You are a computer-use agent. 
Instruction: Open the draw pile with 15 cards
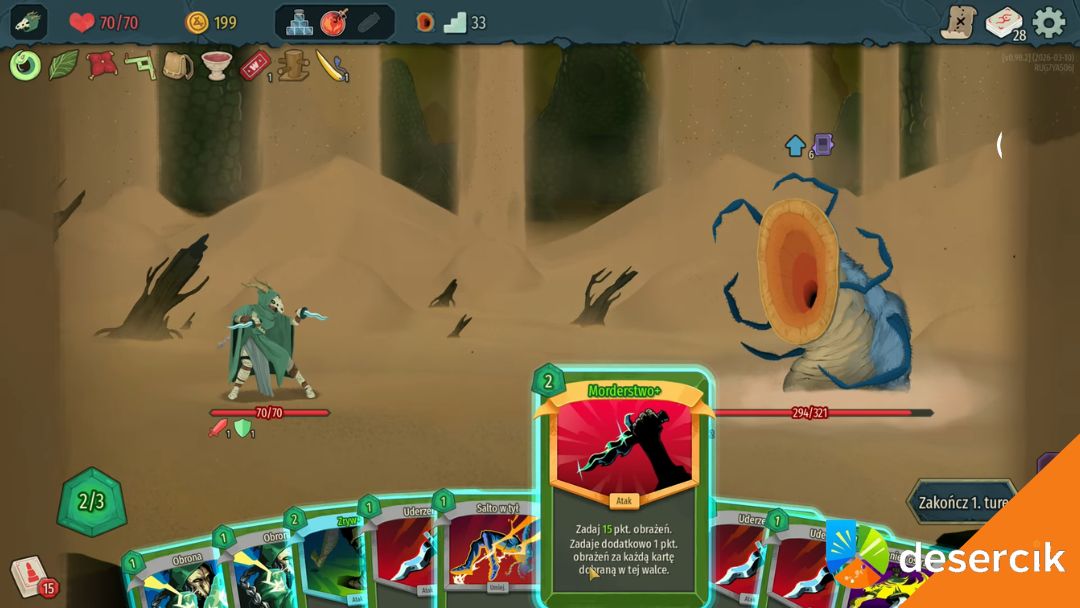[x=30, y=576]
